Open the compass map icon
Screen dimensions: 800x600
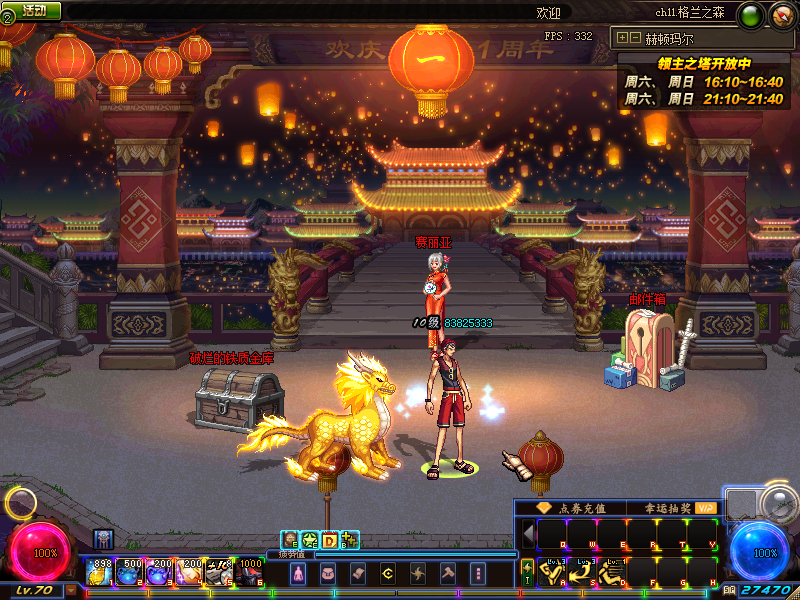click(781, 15)
